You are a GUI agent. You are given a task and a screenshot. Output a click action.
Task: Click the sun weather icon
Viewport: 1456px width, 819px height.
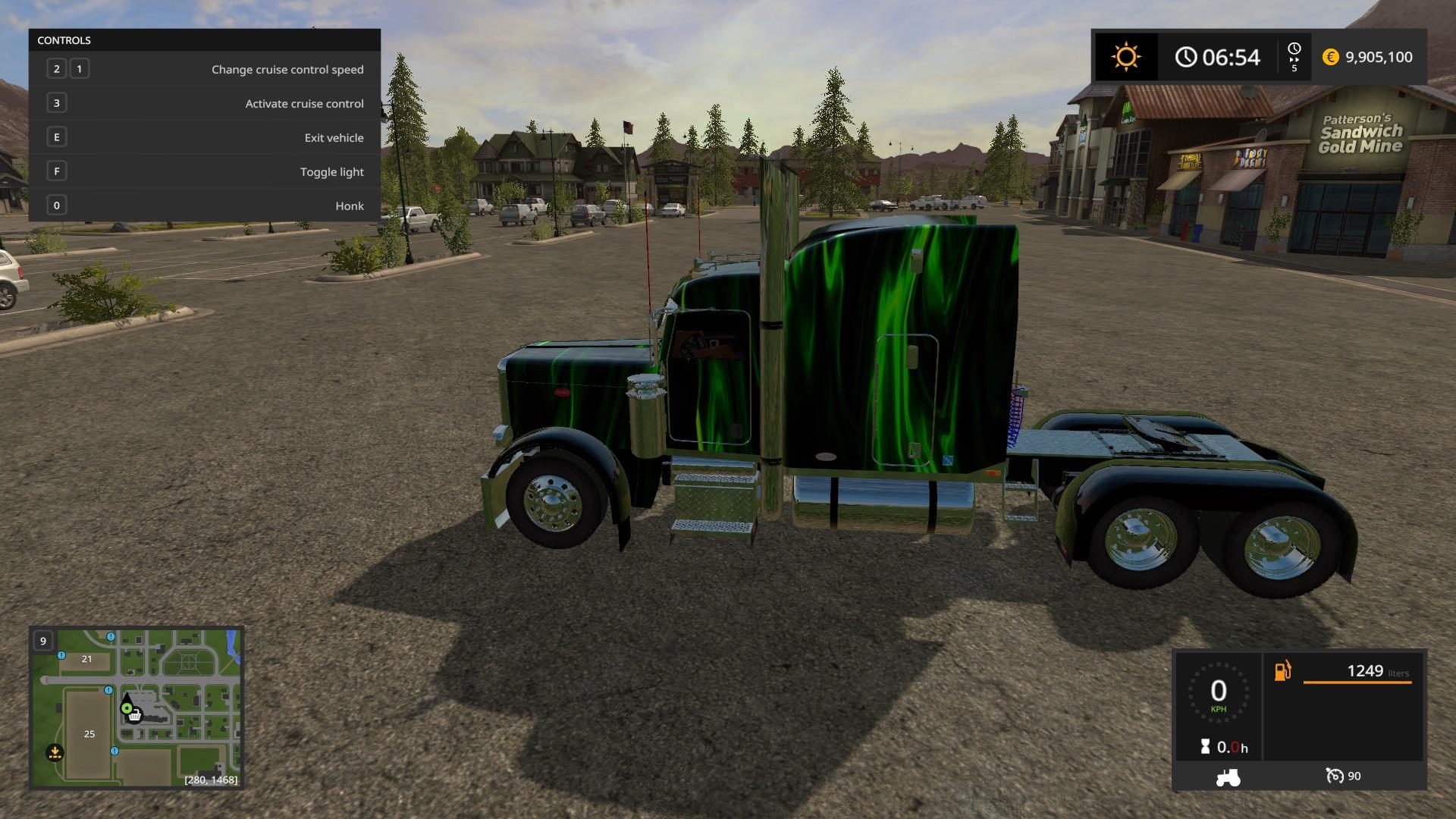click(x=1125, y=57)
